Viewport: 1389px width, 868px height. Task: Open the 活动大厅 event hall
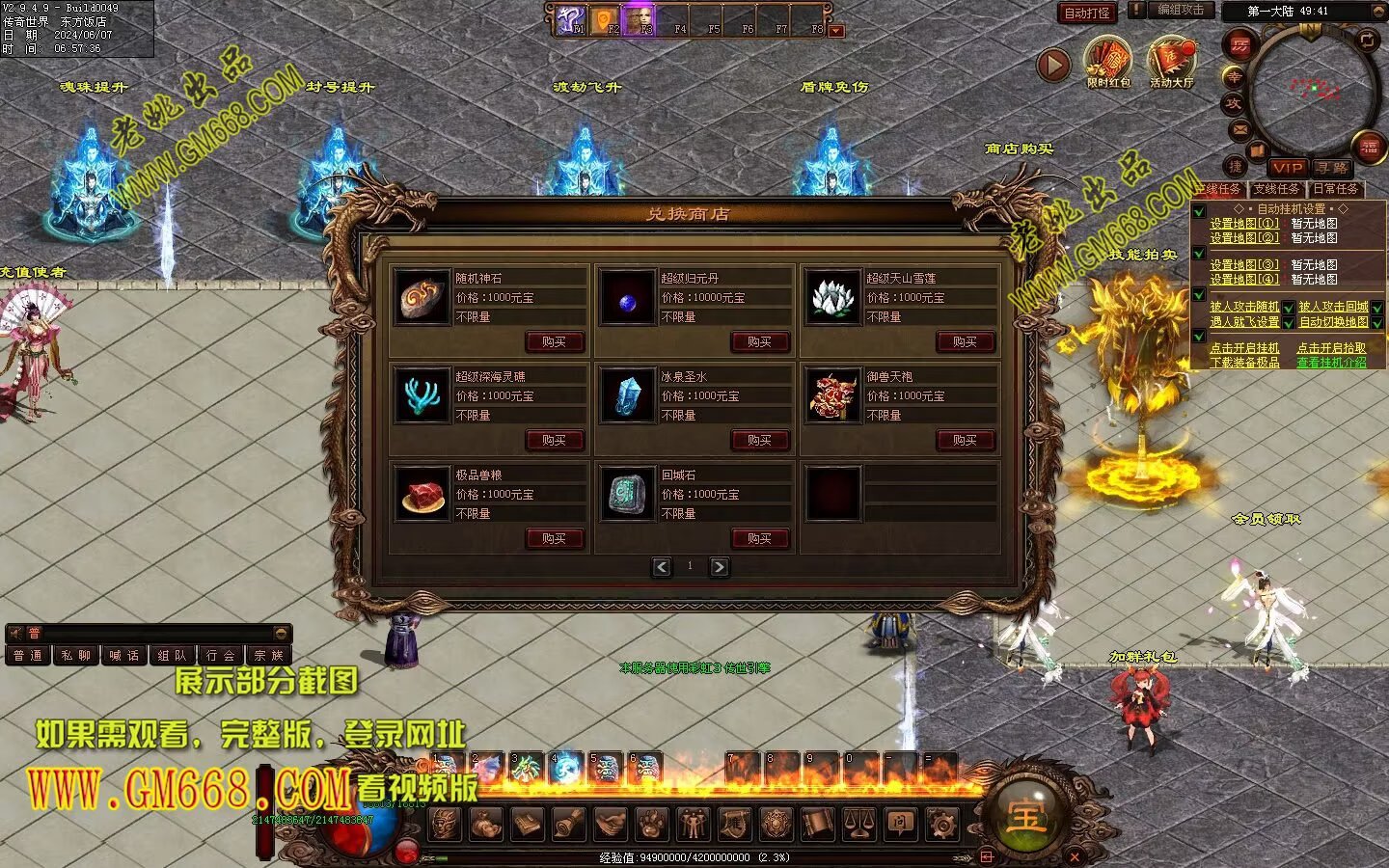(x=1171, y=60)
